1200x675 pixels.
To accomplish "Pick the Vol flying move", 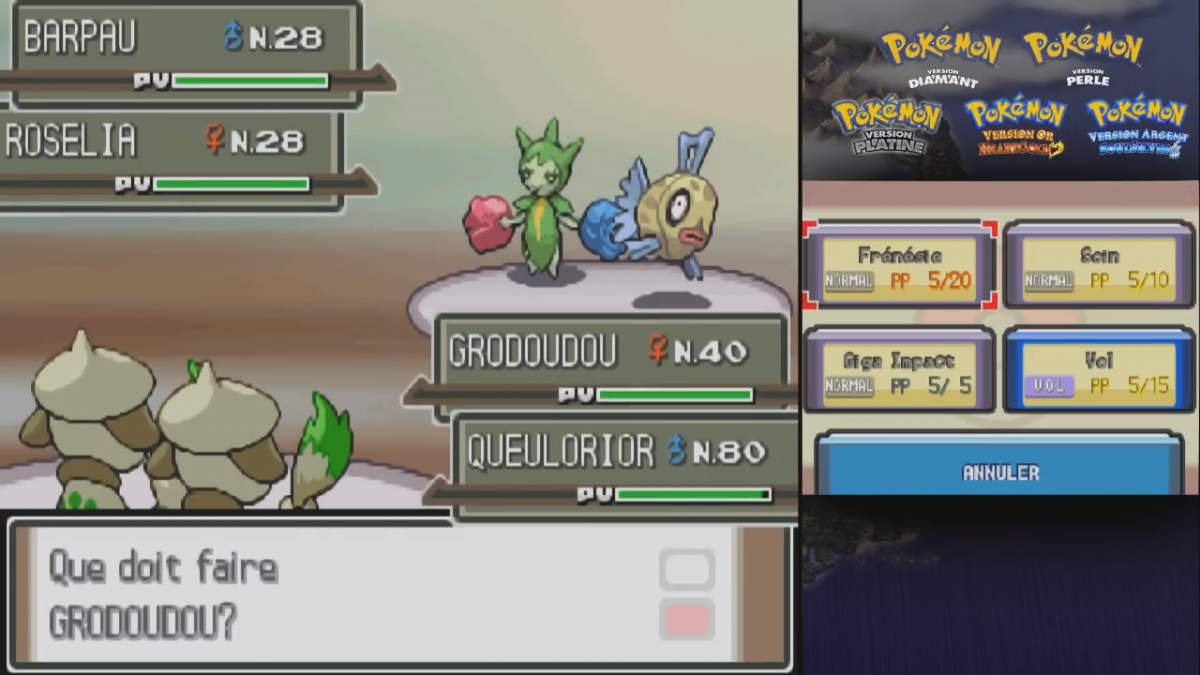I will click(x=1099, y=370).
